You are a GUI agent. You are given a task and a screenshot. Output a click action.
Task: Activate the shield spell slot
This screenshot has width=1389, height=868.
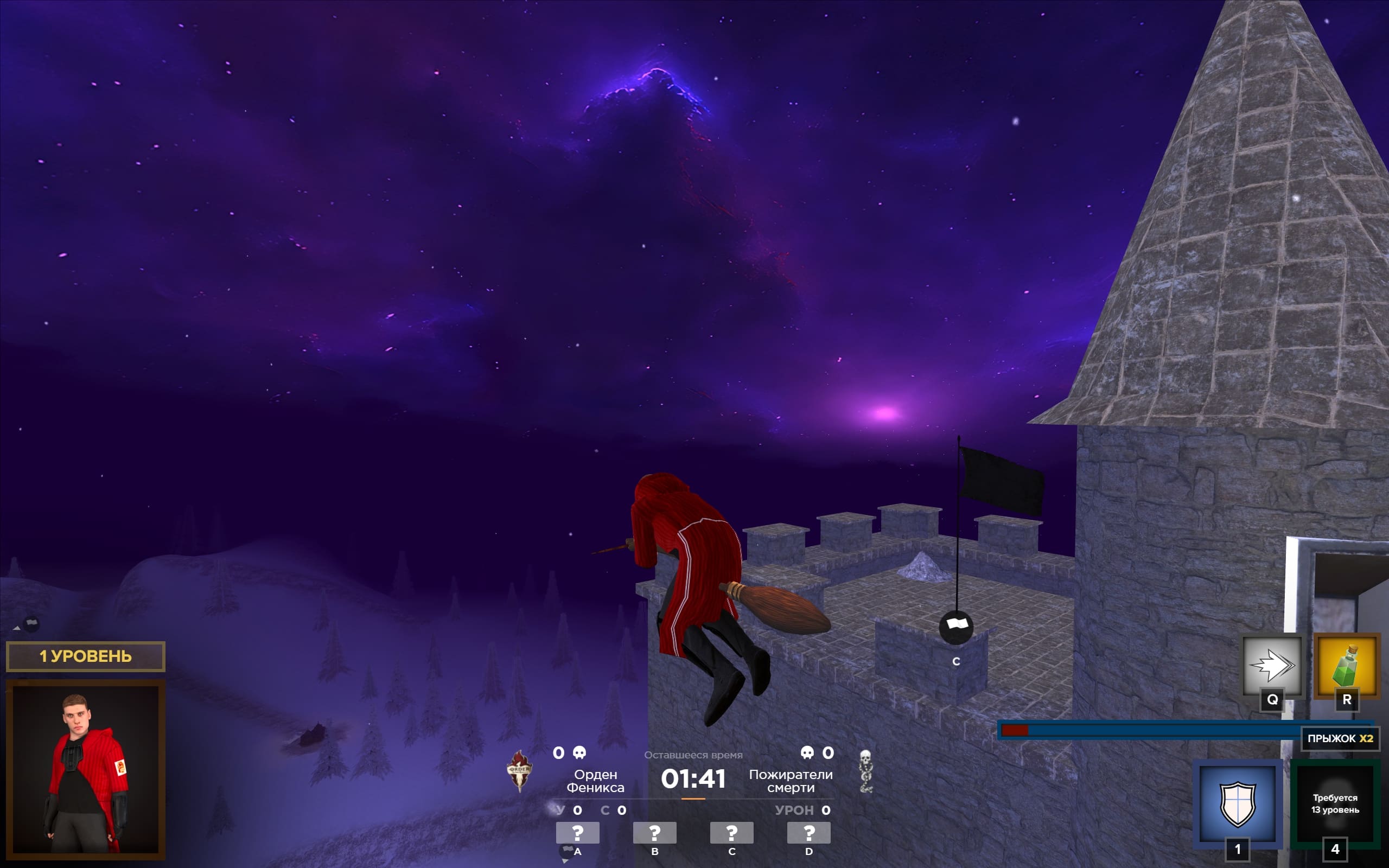(x=1238, y=802)
